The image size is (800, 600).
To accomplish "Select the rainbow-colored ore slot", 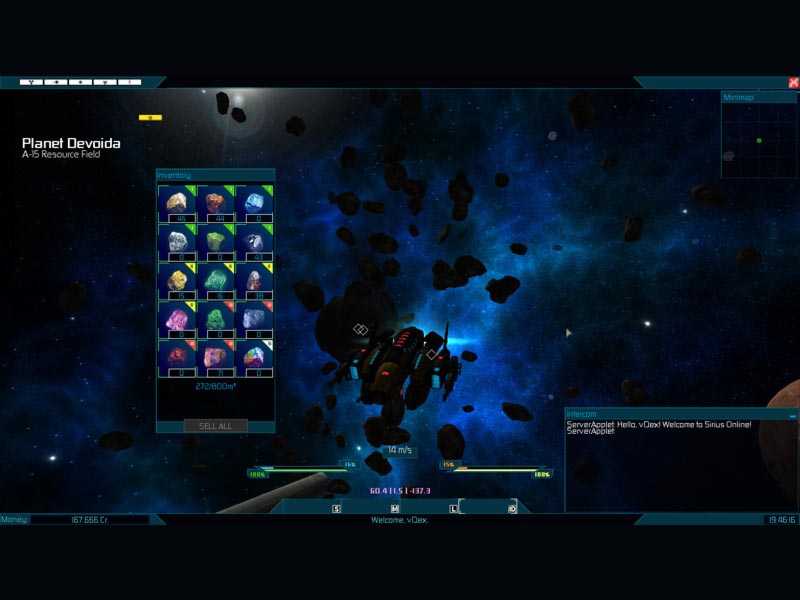I will [x=253, y=359].
